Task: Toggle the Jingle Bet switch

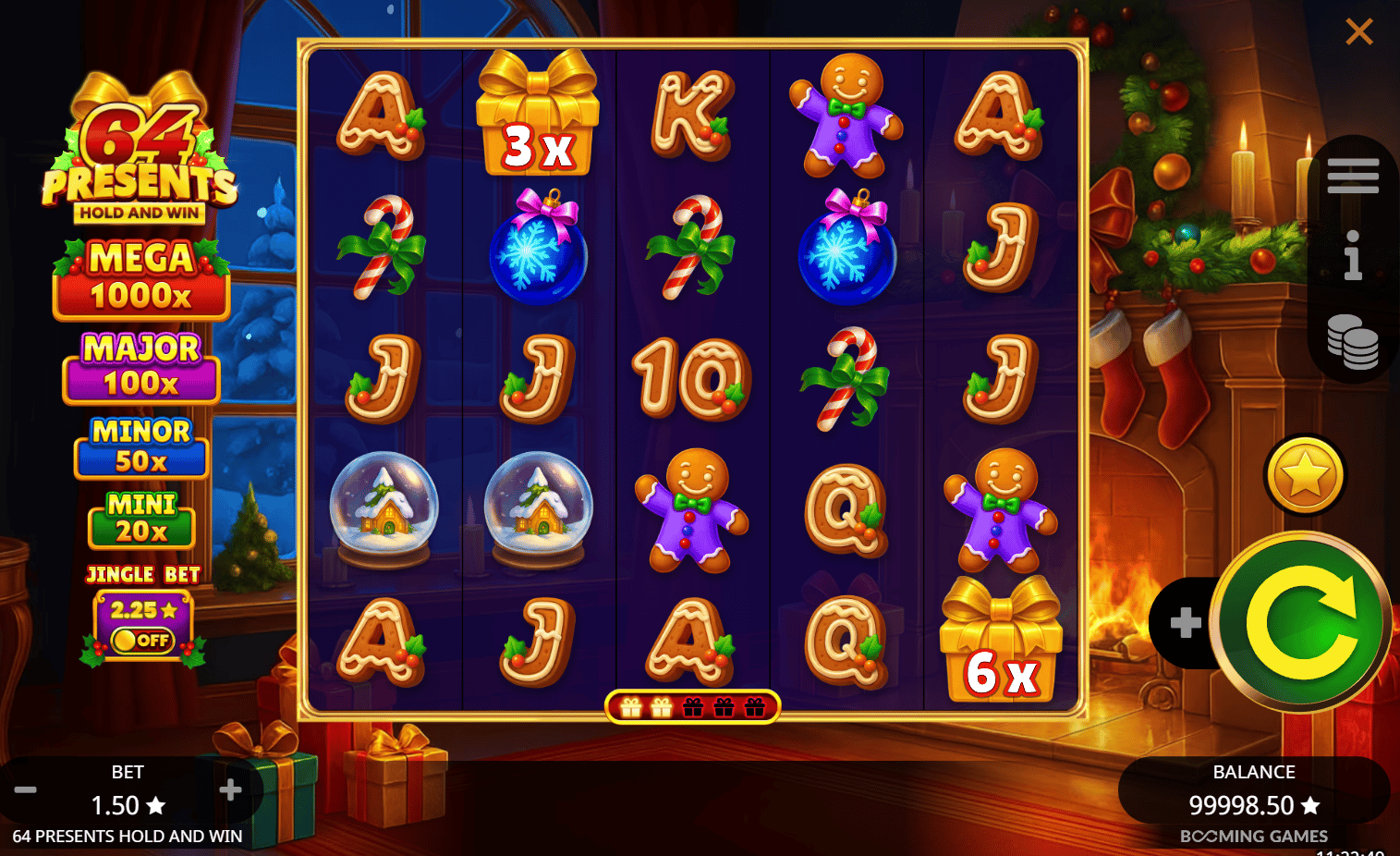Action: (x=142, y=640)
